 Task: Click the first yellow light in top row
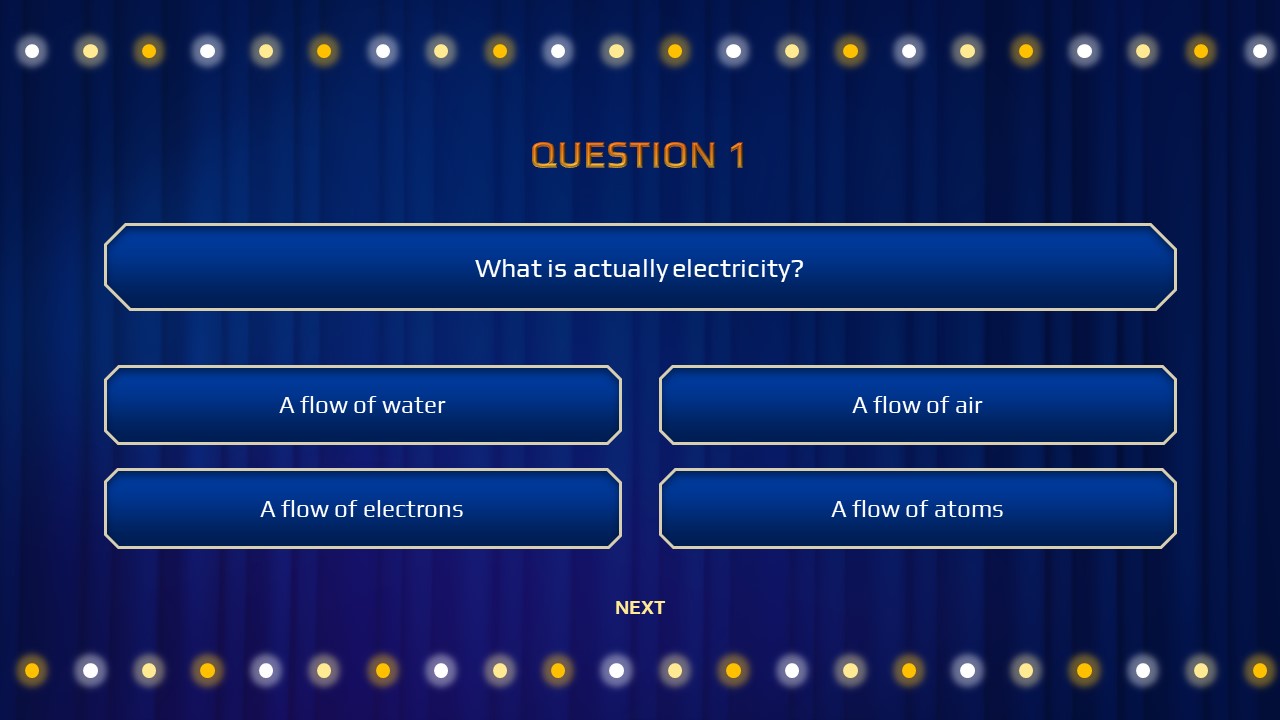90,49
